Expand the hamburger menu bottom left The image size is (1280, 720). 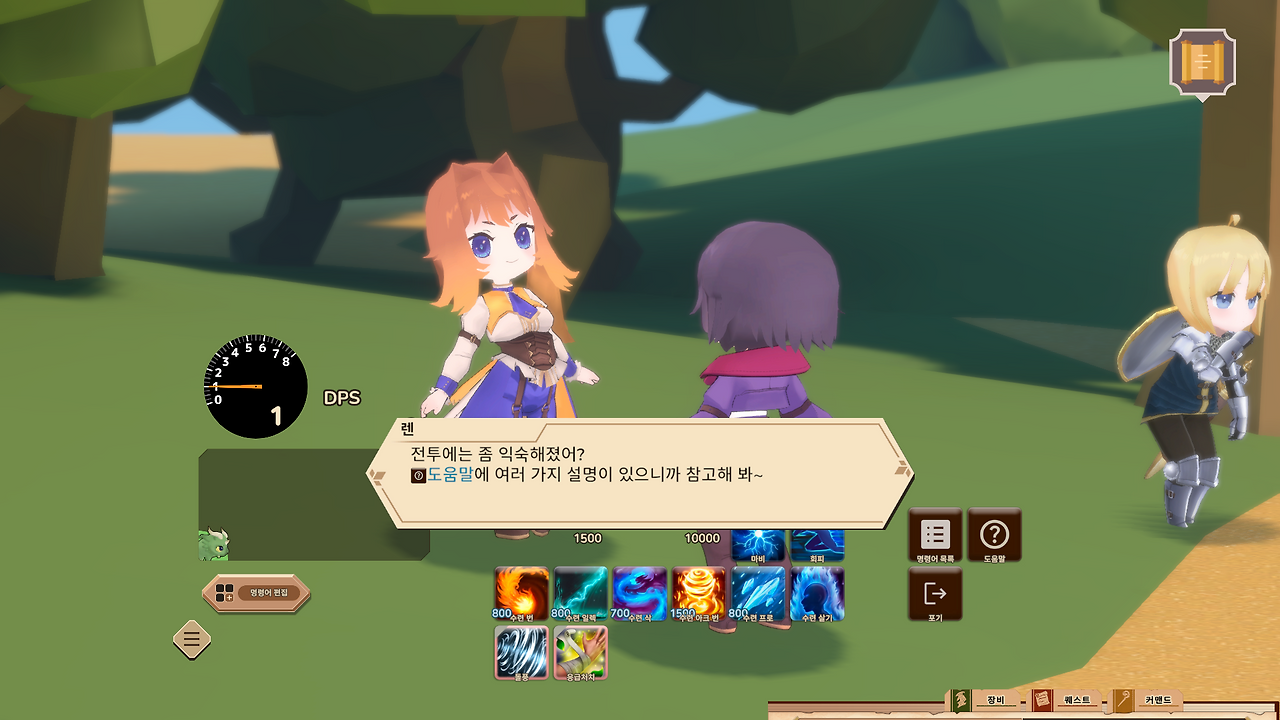[x=190, y=640]
